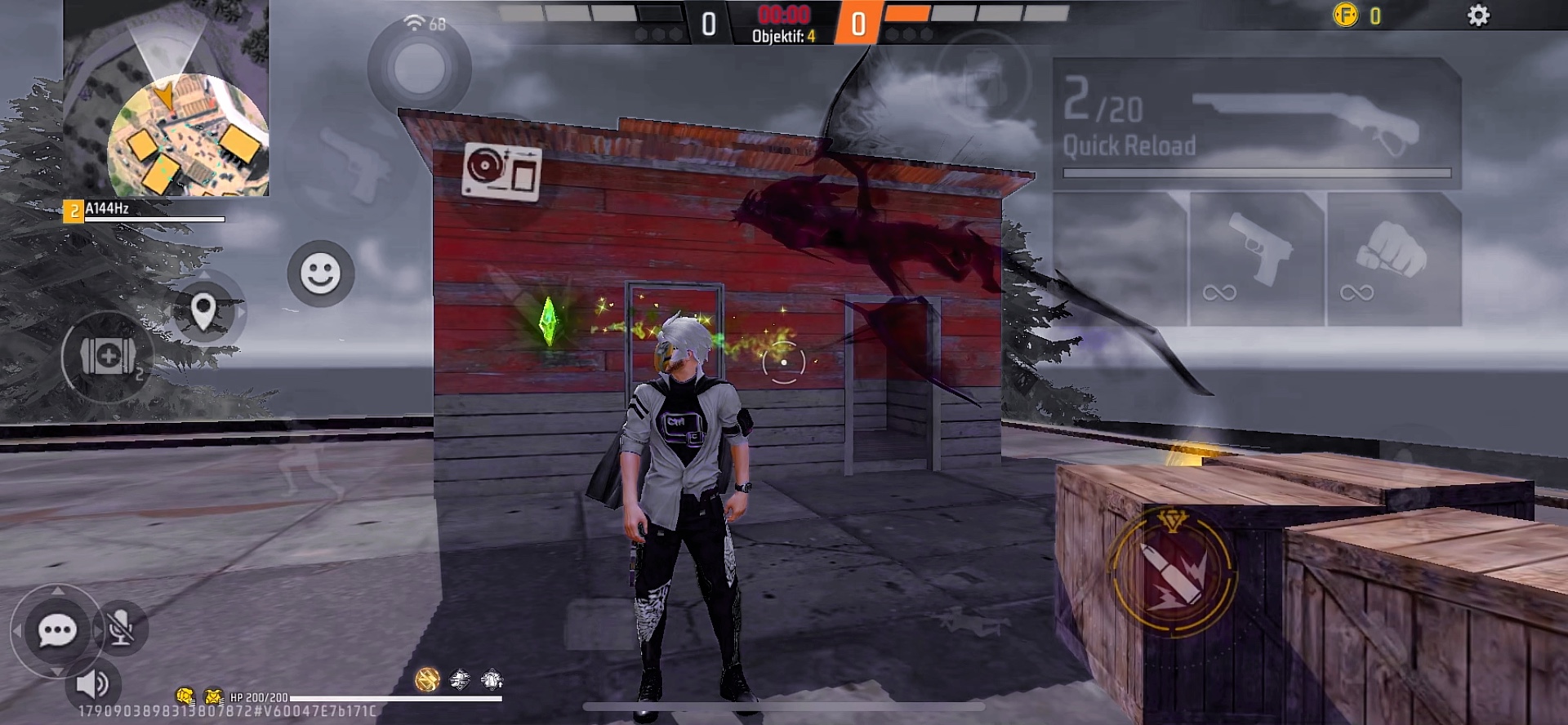
Task: Toggle the speaker voice audio
Action: [92, 684]
